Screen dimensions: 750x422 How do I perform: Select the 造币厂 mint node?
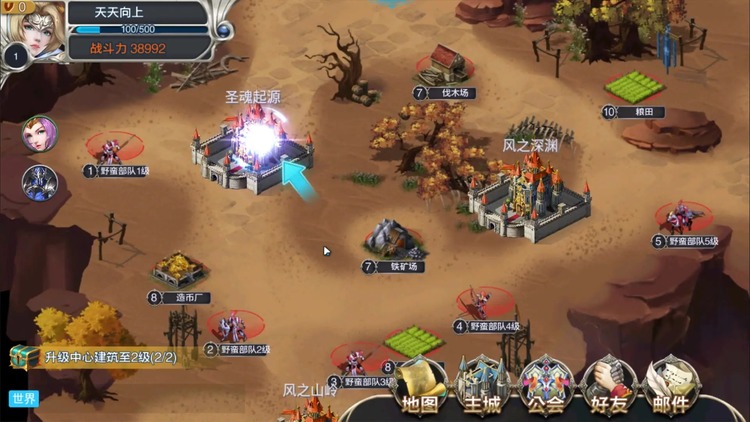180,270
